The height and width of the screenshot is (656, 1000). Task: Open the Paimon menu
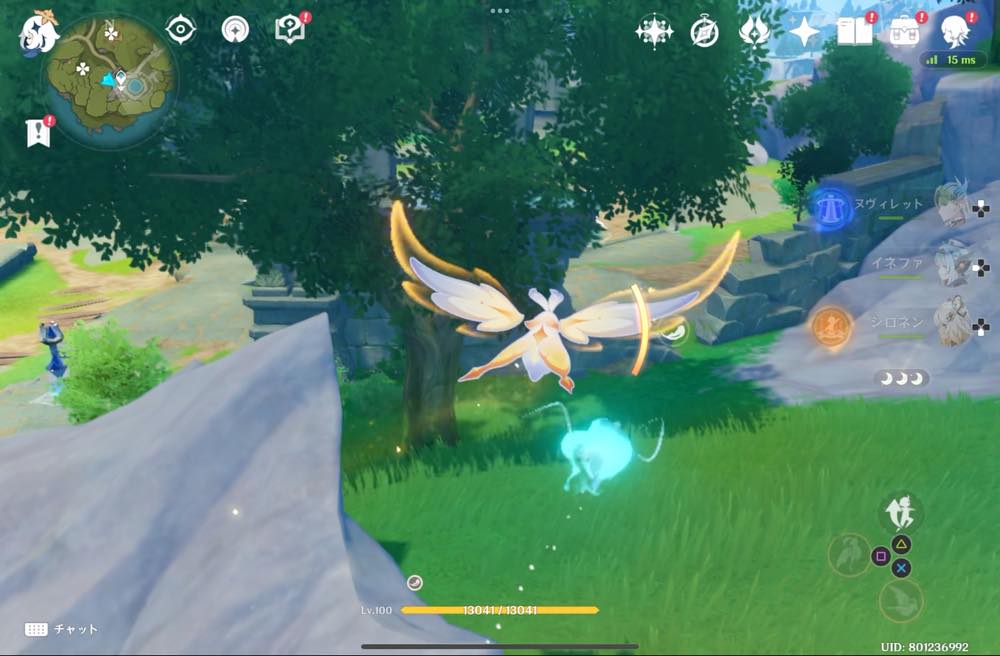point(38,33)
